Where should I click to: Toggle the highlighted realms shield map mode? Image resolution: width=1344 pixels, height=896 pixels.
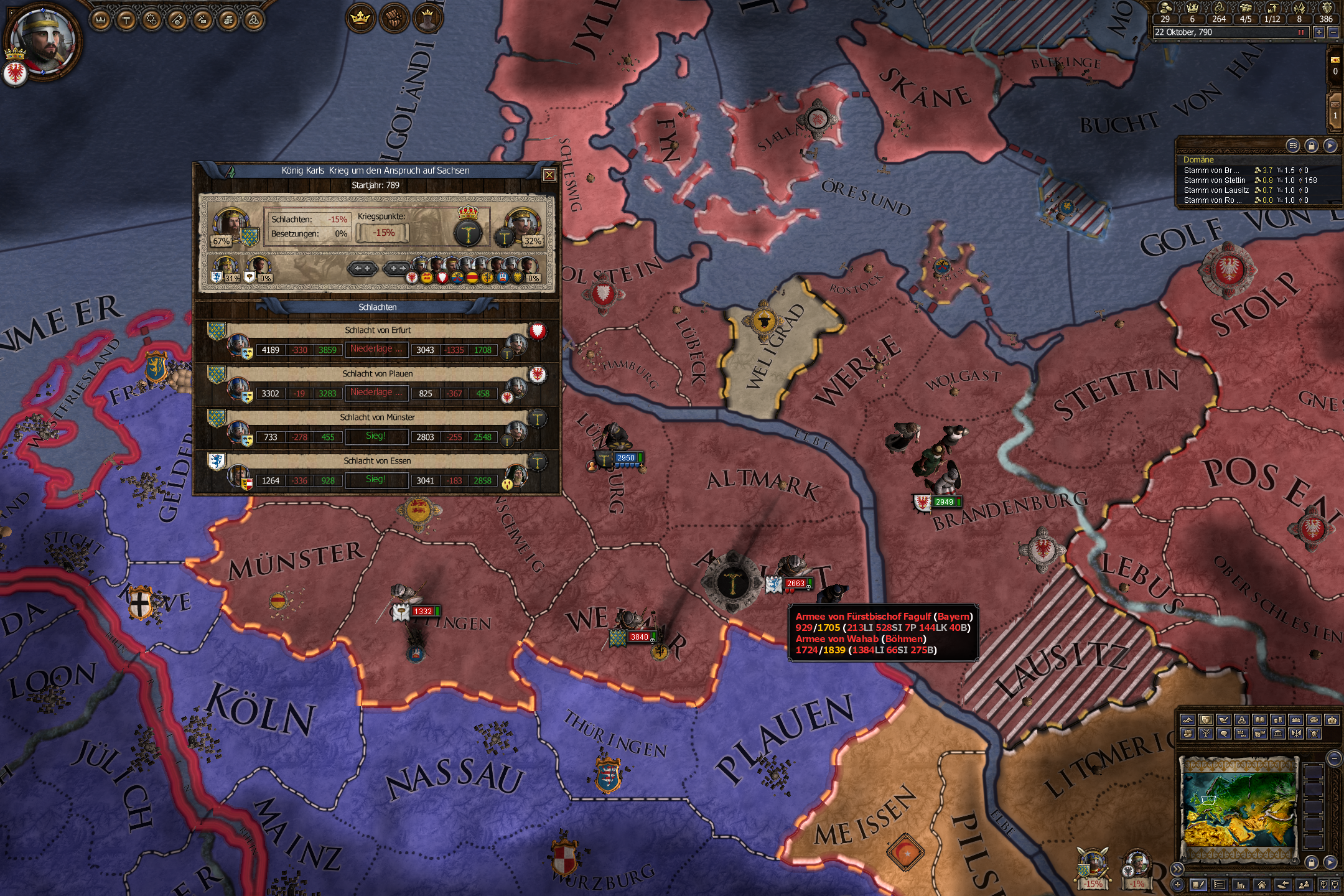pyautogui.click(x=1205, y=720)
